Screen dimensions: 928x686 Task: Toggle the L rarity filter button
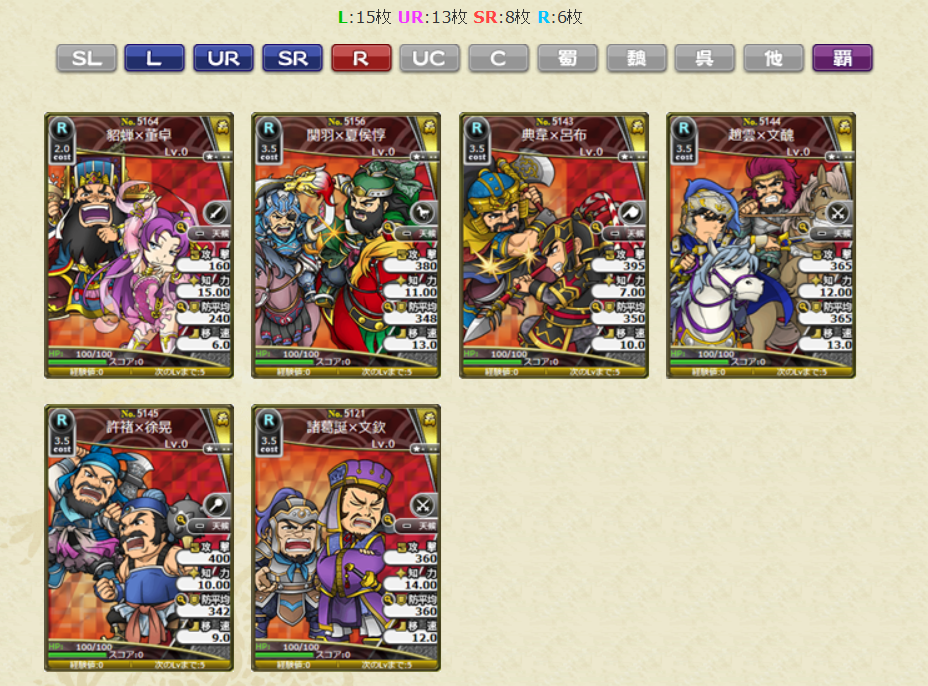tap(154, 58)
